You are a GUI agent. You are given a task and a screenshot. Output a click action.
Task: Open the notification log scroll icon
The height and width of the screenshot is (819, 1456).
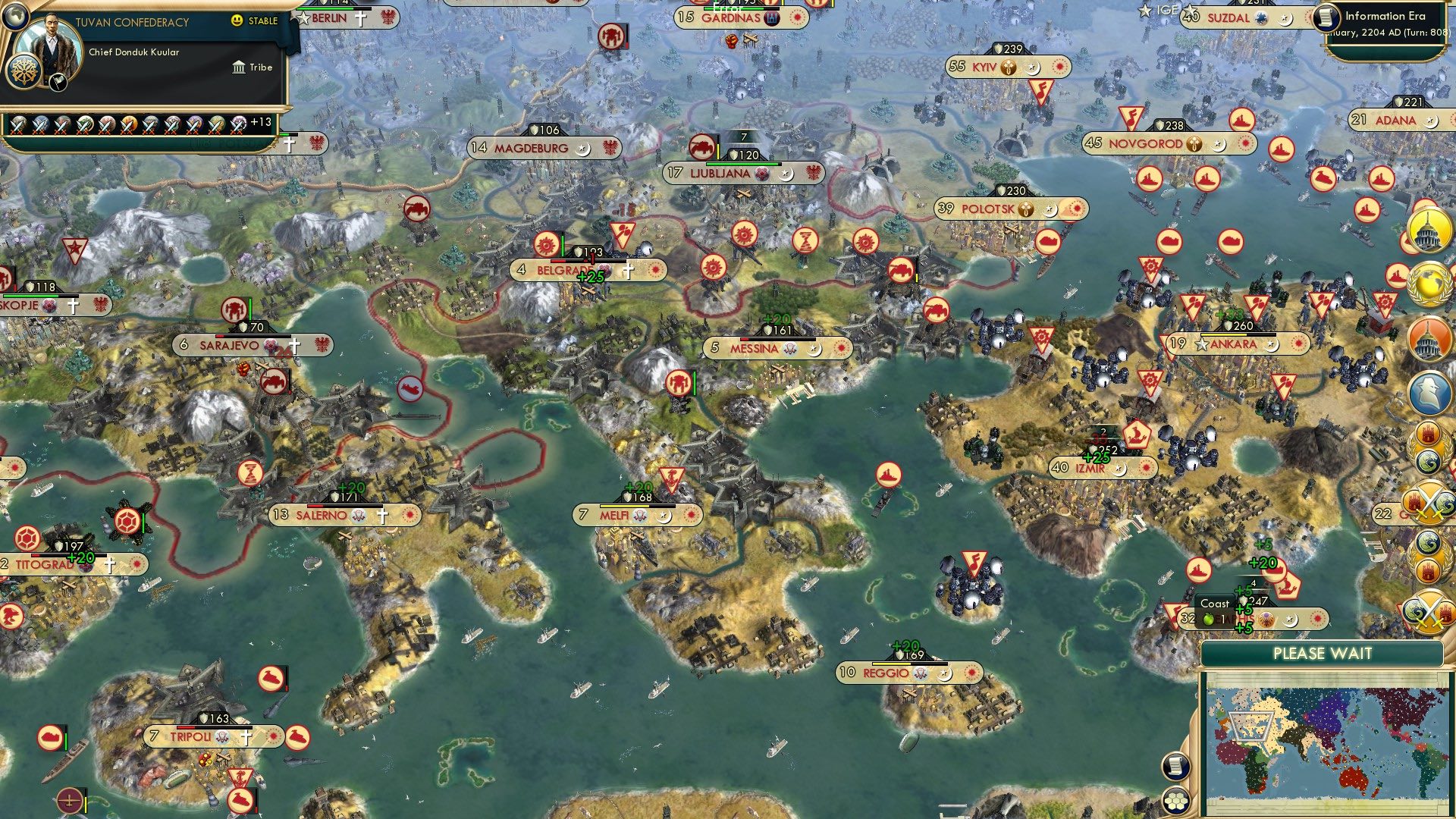1177,767
